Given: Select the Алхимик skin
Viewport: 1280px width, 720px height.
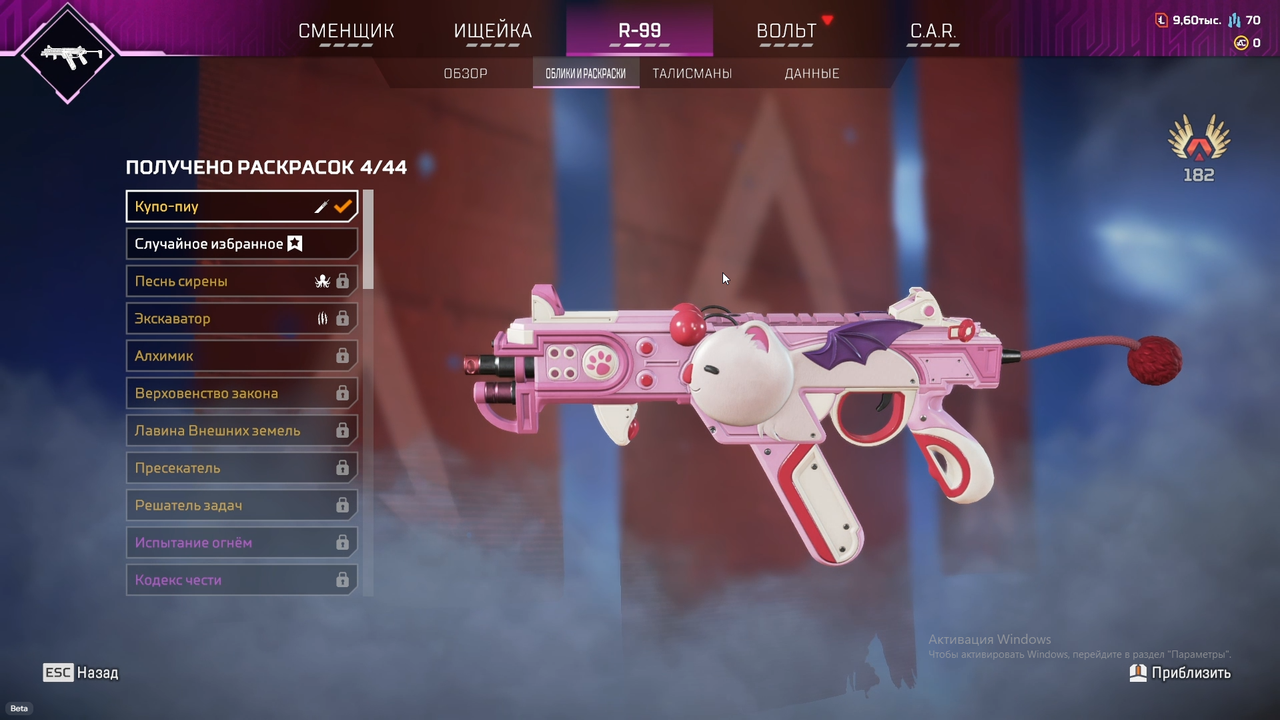Looking at the screenshot, I should (241, 356).
